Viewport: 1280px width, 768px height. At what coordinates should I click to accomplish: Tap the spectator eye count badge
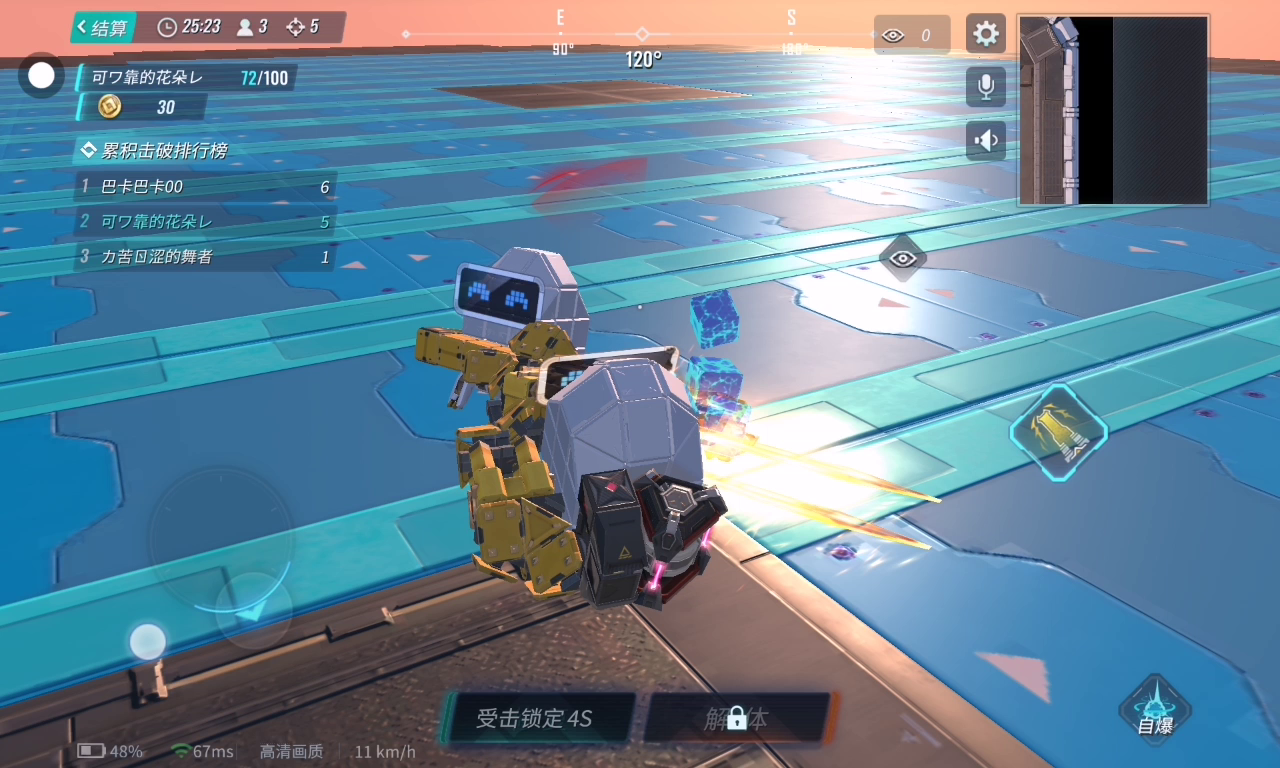[910, 36]
